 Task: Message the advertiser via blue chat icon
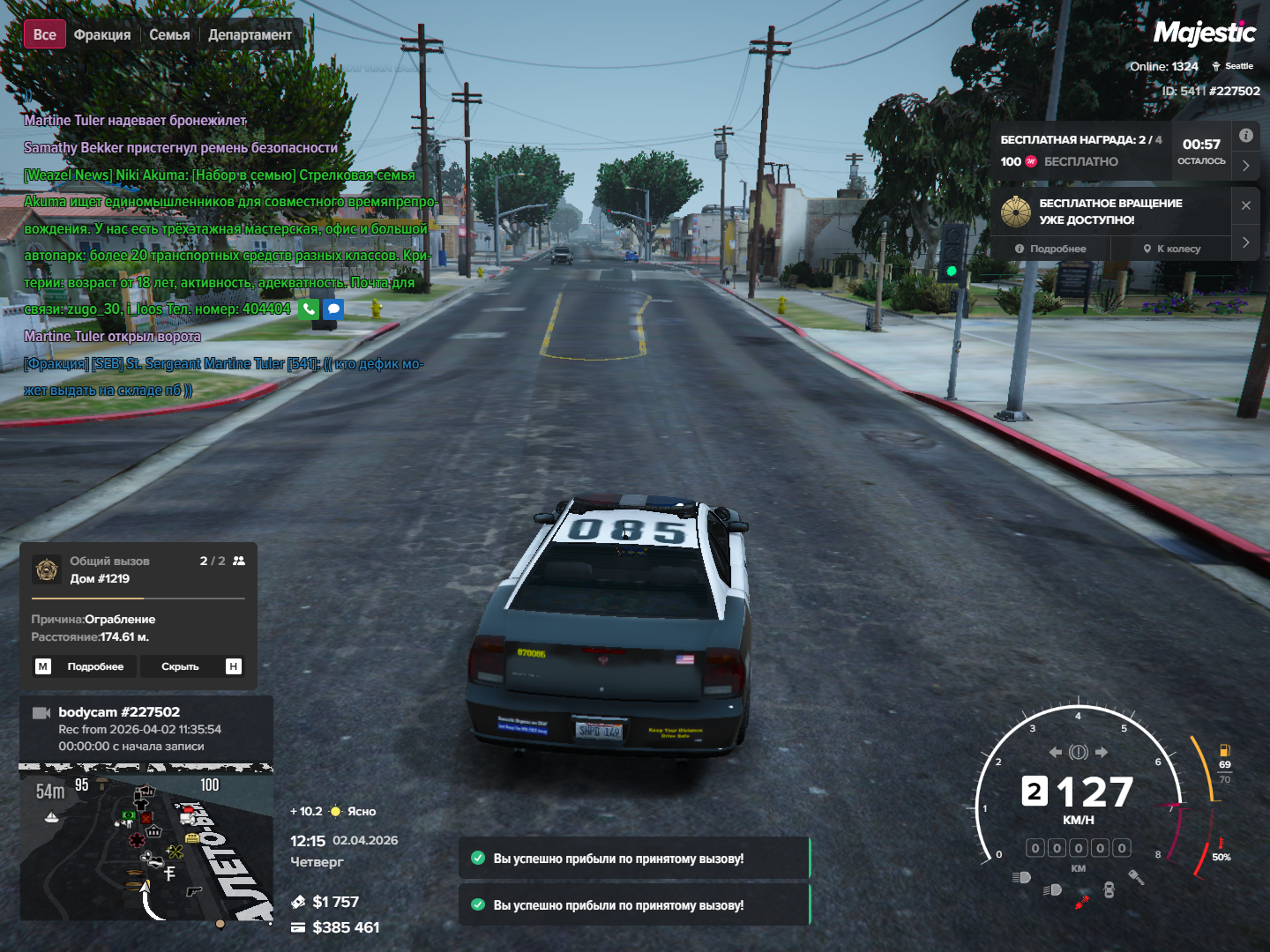point(332,309)
